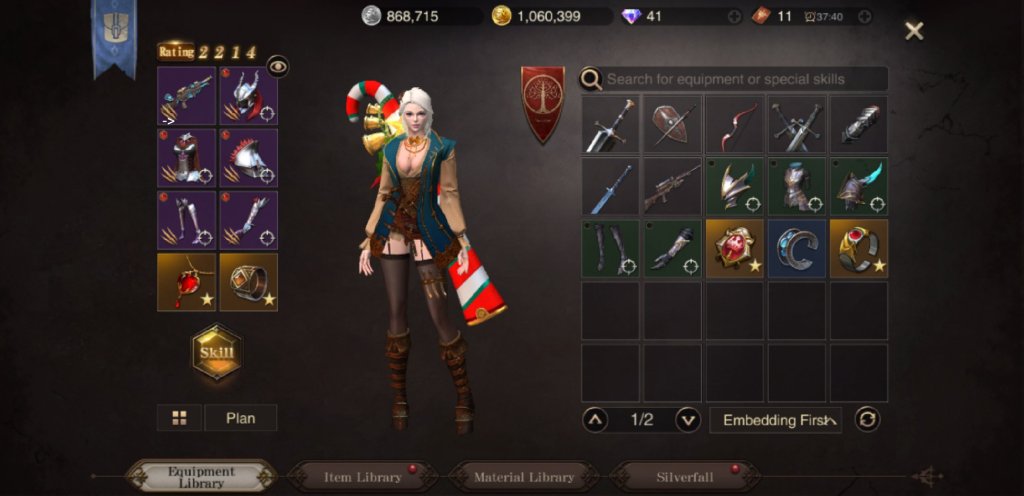Go to the previous inventory page
The height and width of the screenshot is (496, 1024).
(x=594, y=420)
